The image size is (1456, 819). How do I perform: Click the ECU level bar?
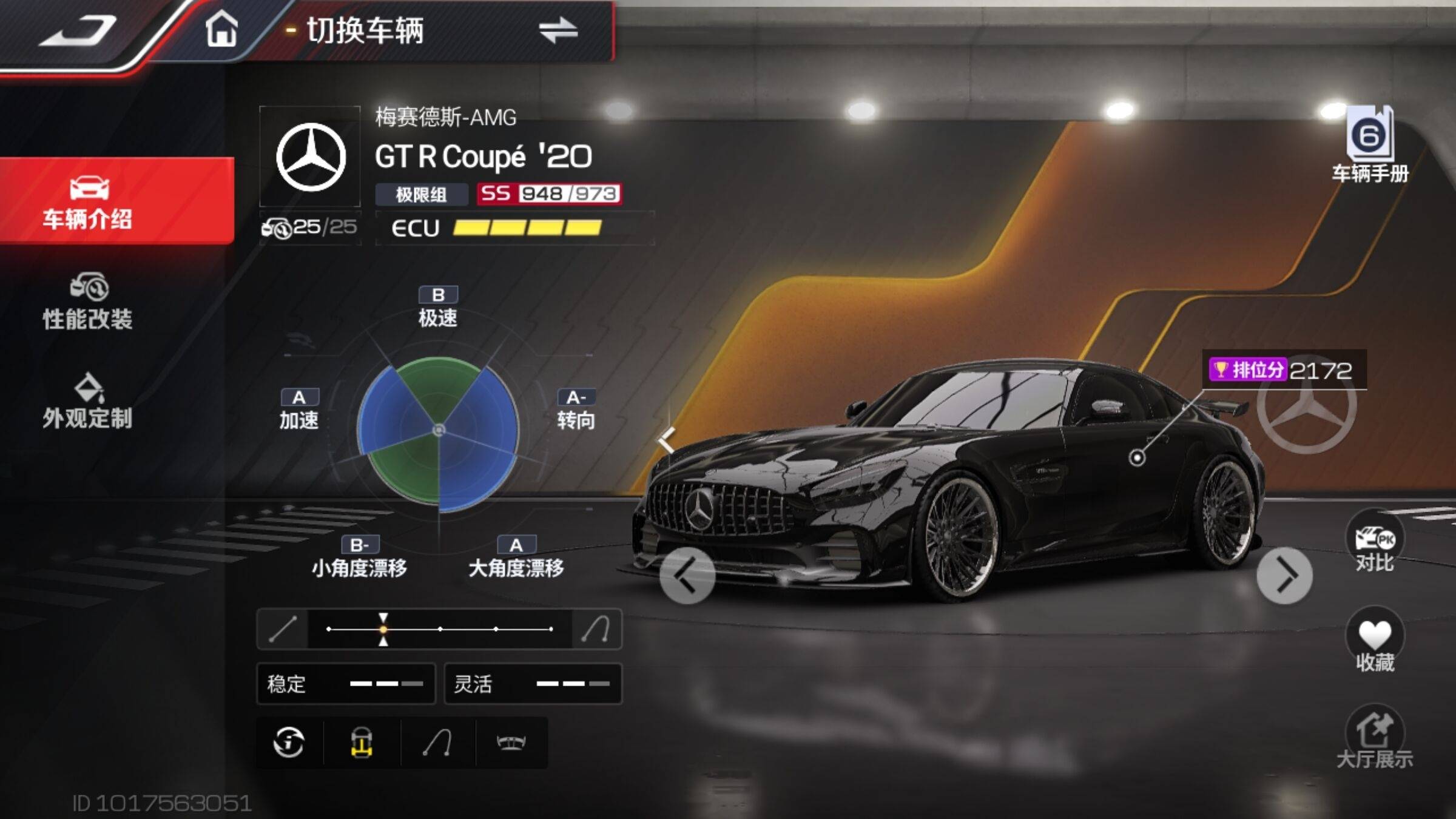527,228
